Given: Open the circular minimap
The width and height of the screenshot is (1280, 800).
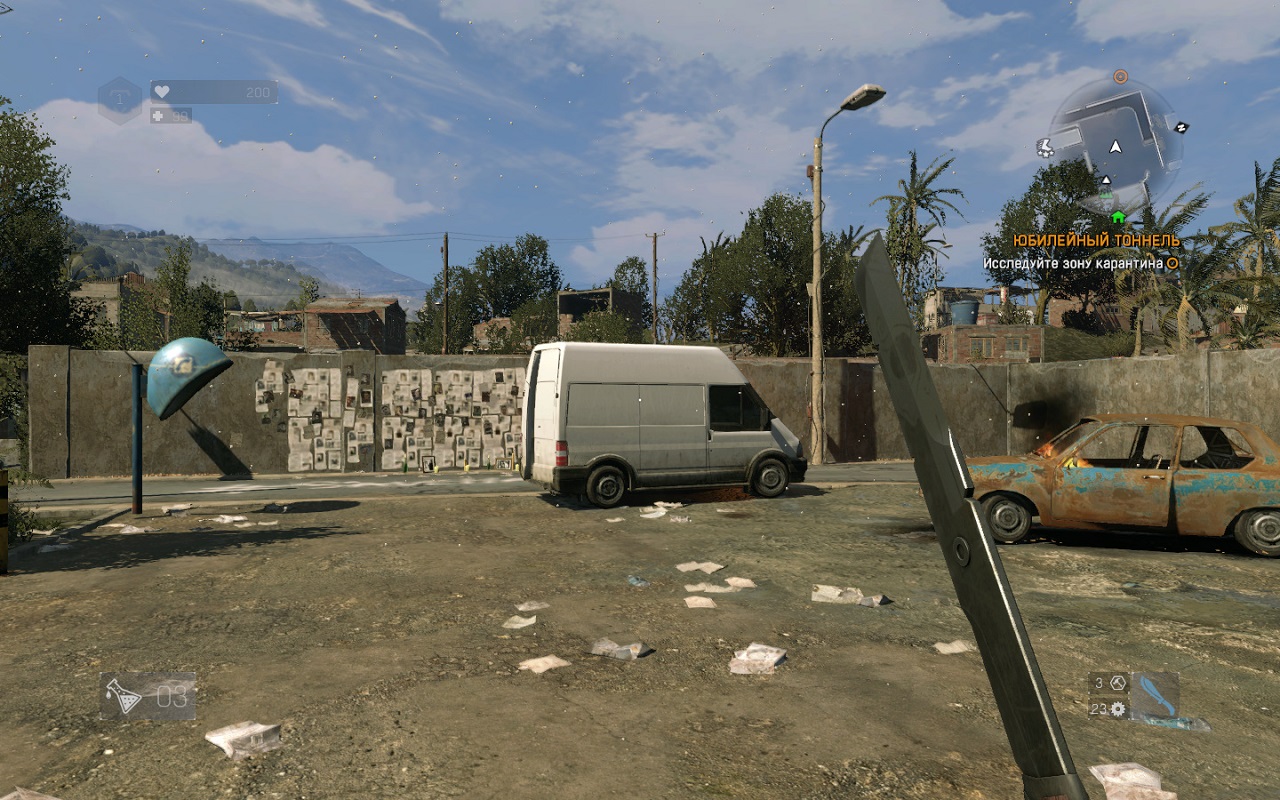Looking at the screenshot, I should [x=1115, y=145].
